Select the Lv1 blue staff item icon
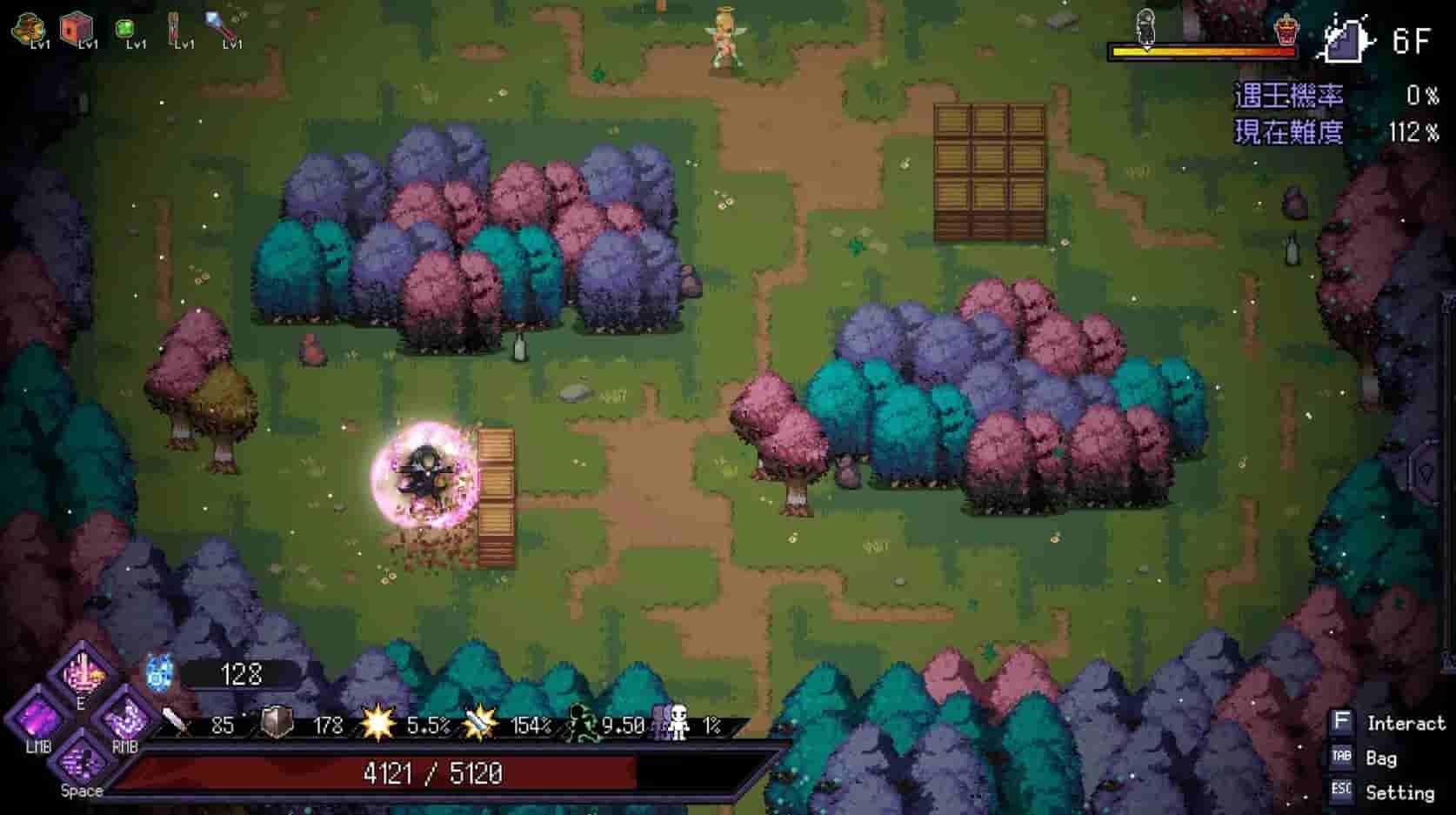This screenshot has height=815, width=1456. 220,23
